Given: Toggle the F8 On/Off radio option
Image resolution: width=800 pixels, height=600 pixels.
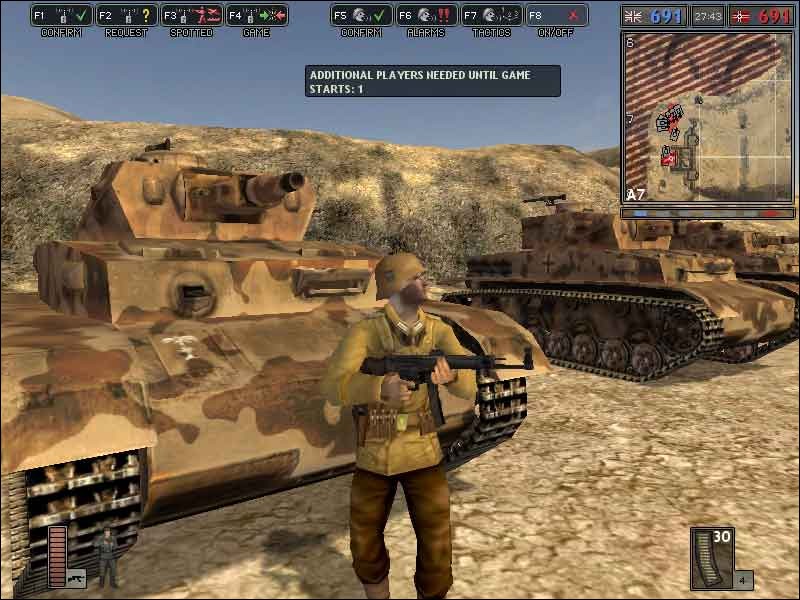Looking at the screenshot, I should tap(556, 16).
